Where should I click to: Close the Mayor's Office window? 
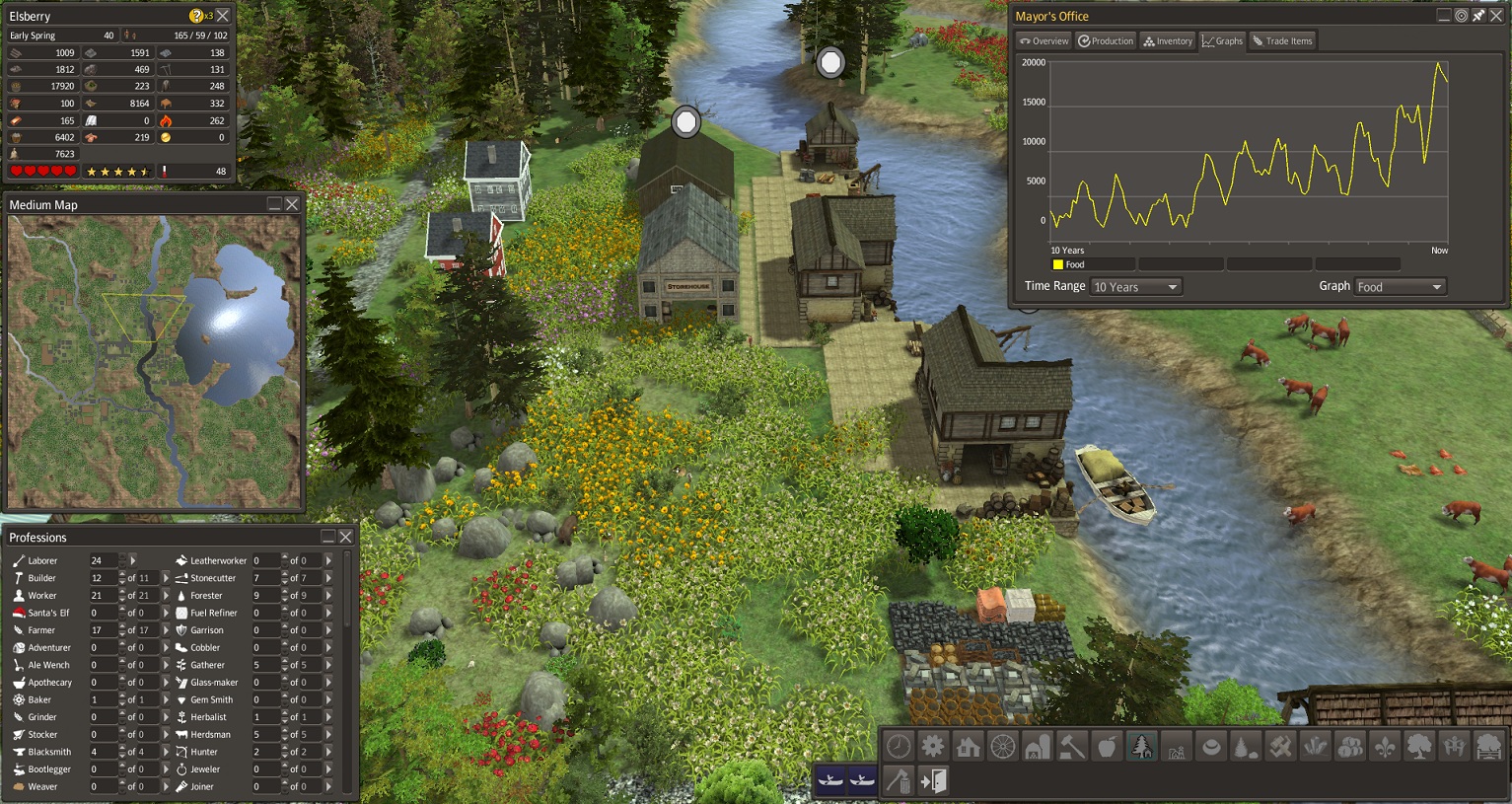(x=1496, y=16)
